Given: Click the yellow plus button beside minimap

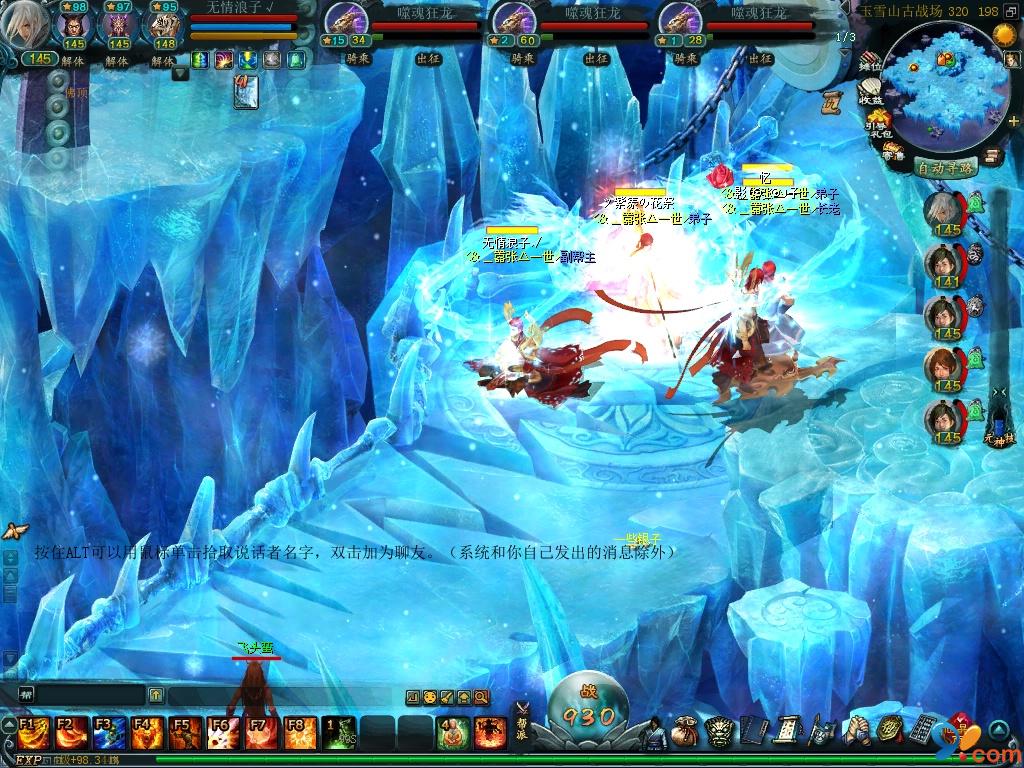Looking at the screenshot, I should [x=1014, y=121].
